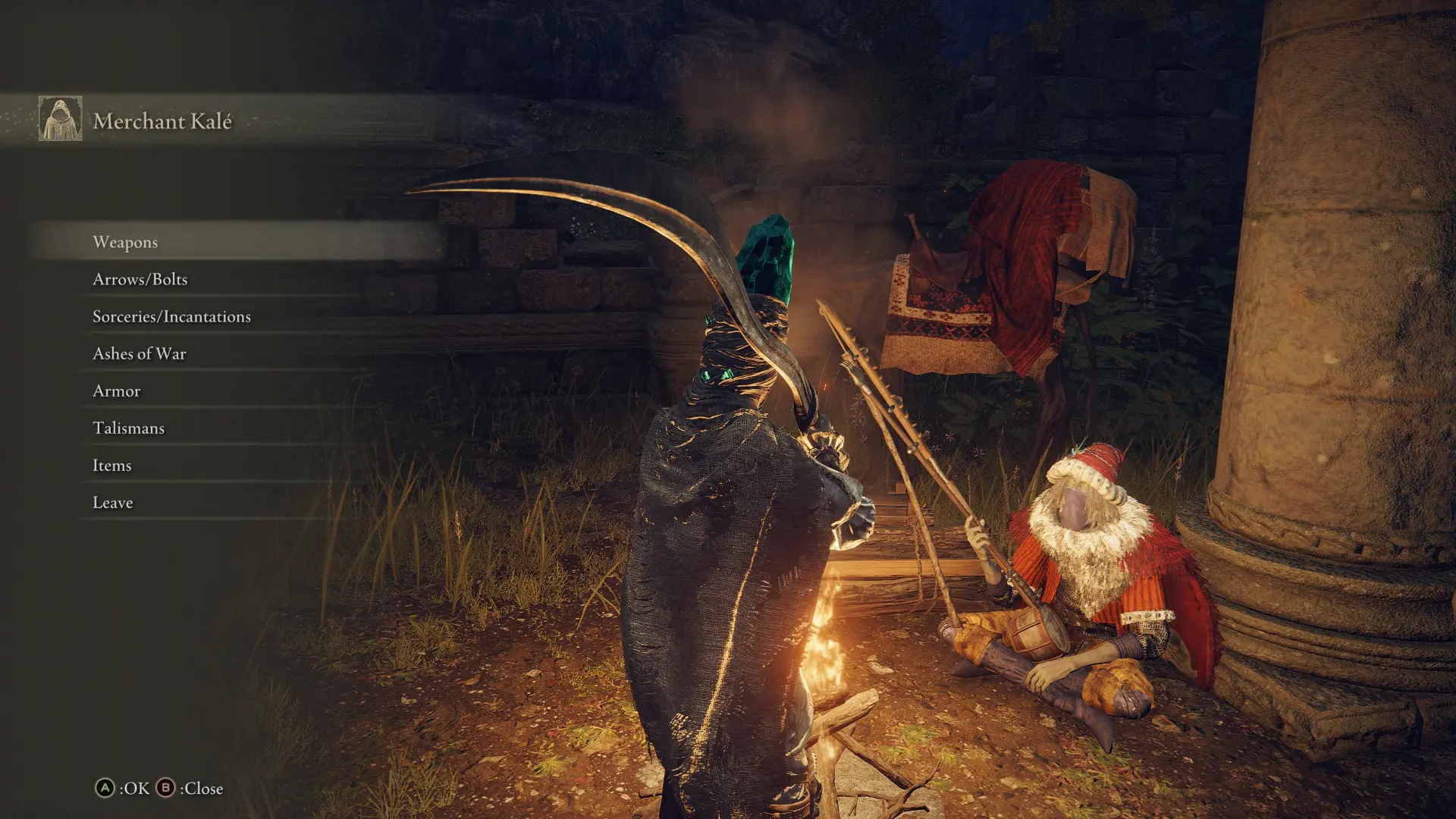Browse Sorceries/Incantations for sale
The image size is (1456, 819).
[171, 316]
